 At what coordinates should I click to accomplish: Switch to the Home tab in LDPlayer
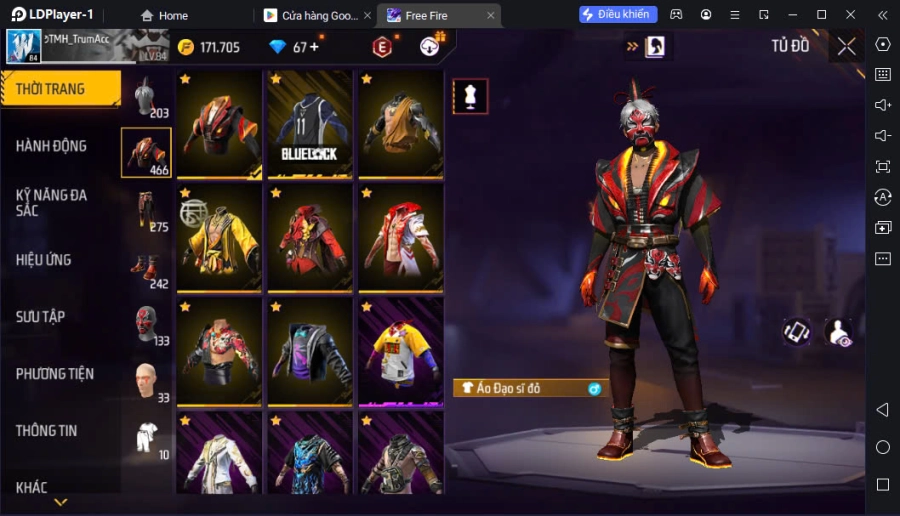tap(164, 15)
